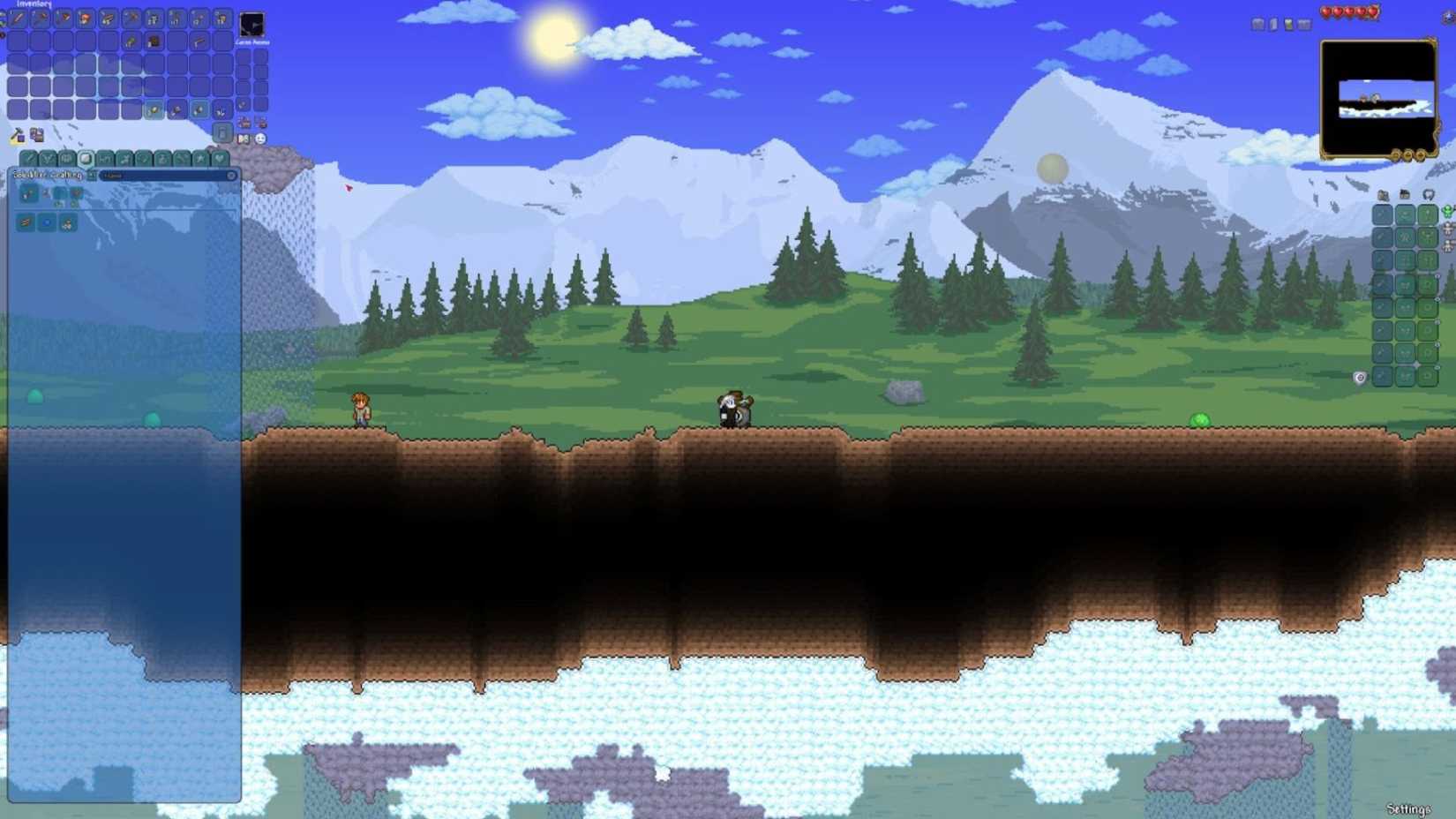
Task: Toggle visibility of the first accessory slot
Action: pyautogui.click(x=1439, y=275)
